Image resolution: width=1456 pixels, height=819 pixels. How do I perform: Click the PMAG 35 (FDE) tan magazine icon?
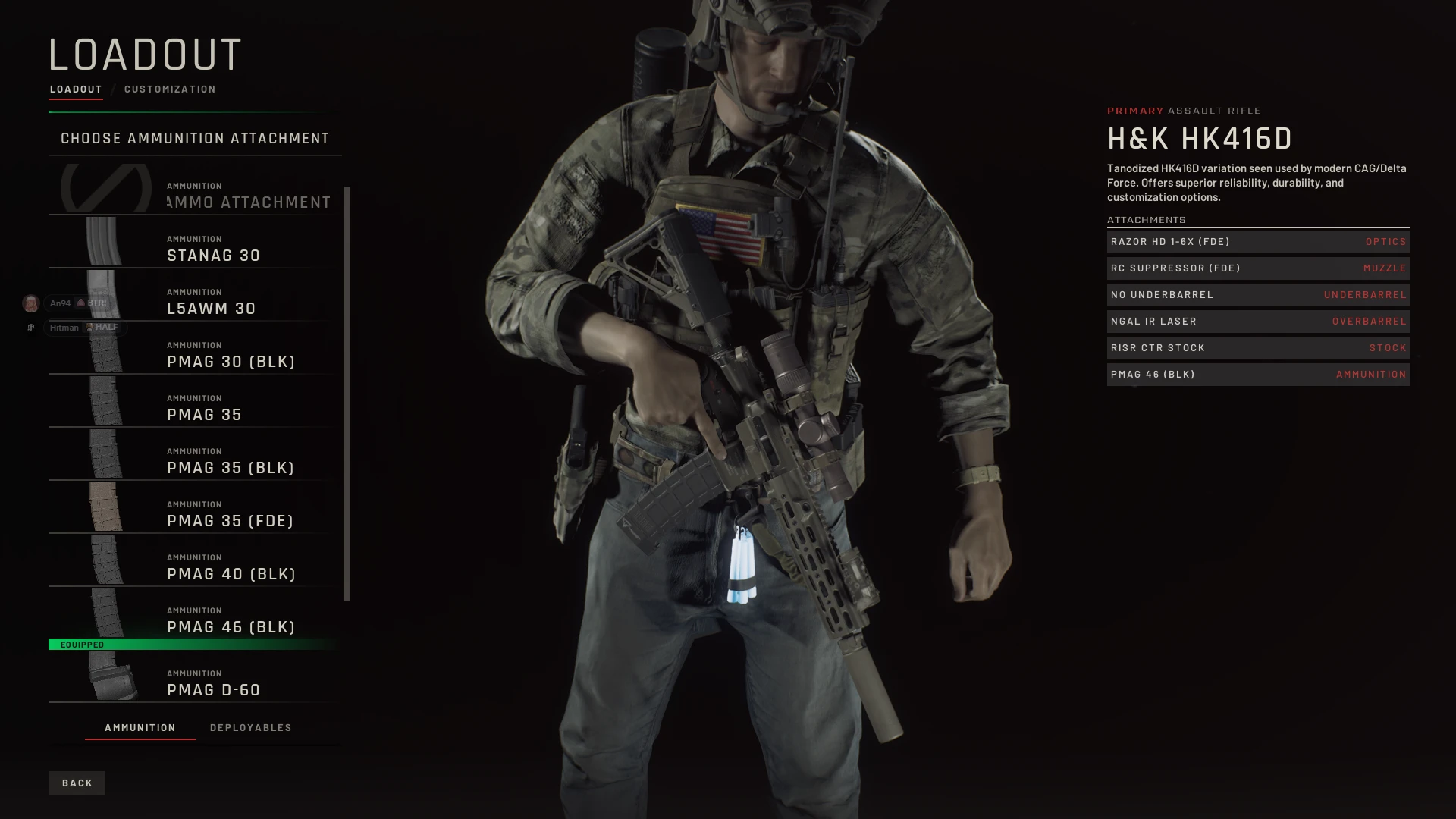[106, 508]
